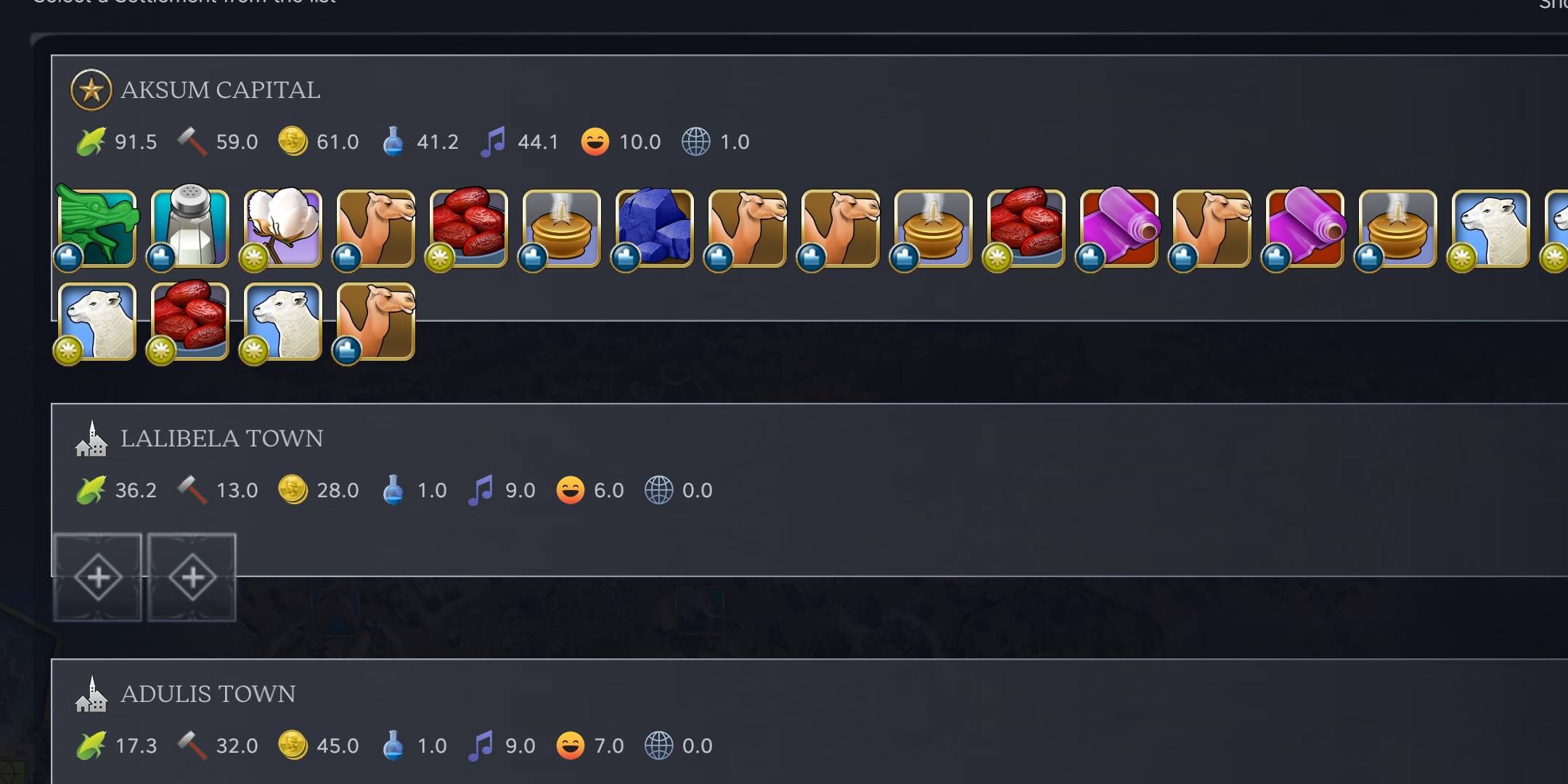The width and height of the screenshot is (1568, 784).
Task: Expand the Adulis Town resource panel
Action: coord(208,693)
